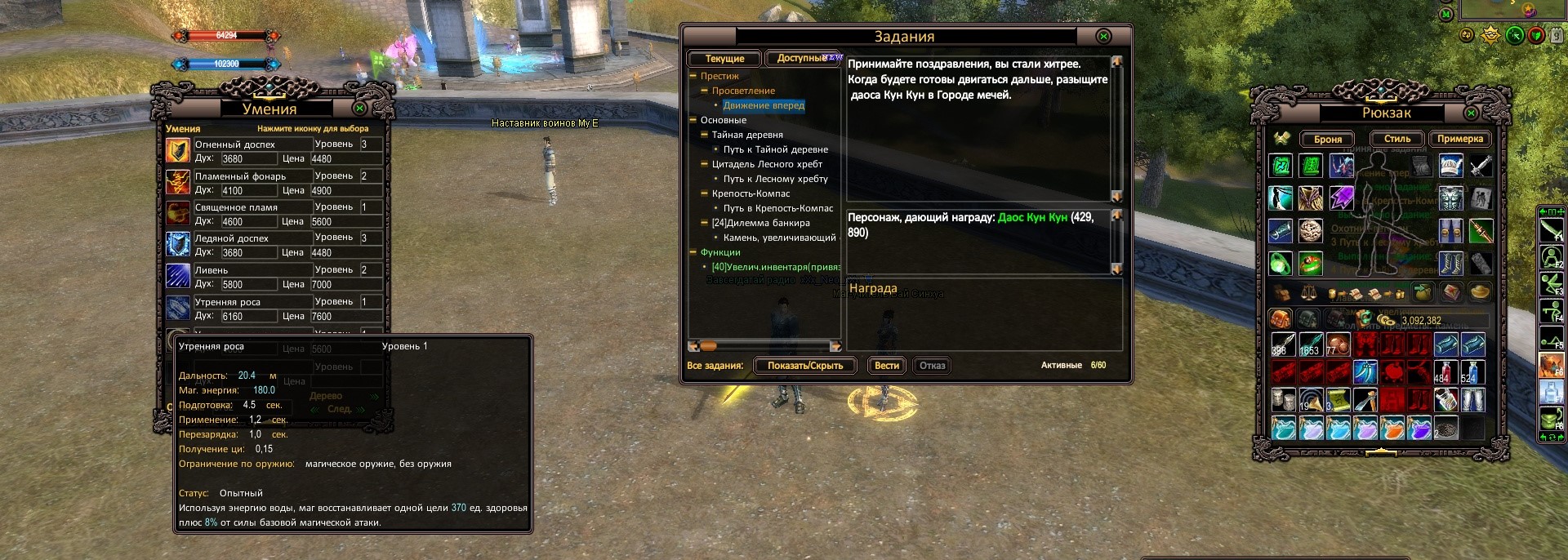Image resolution: width=1568 pixels, height=560 pixels.
Task: Pick the Ливень skill icon
Action: click(x=178, y=276)
